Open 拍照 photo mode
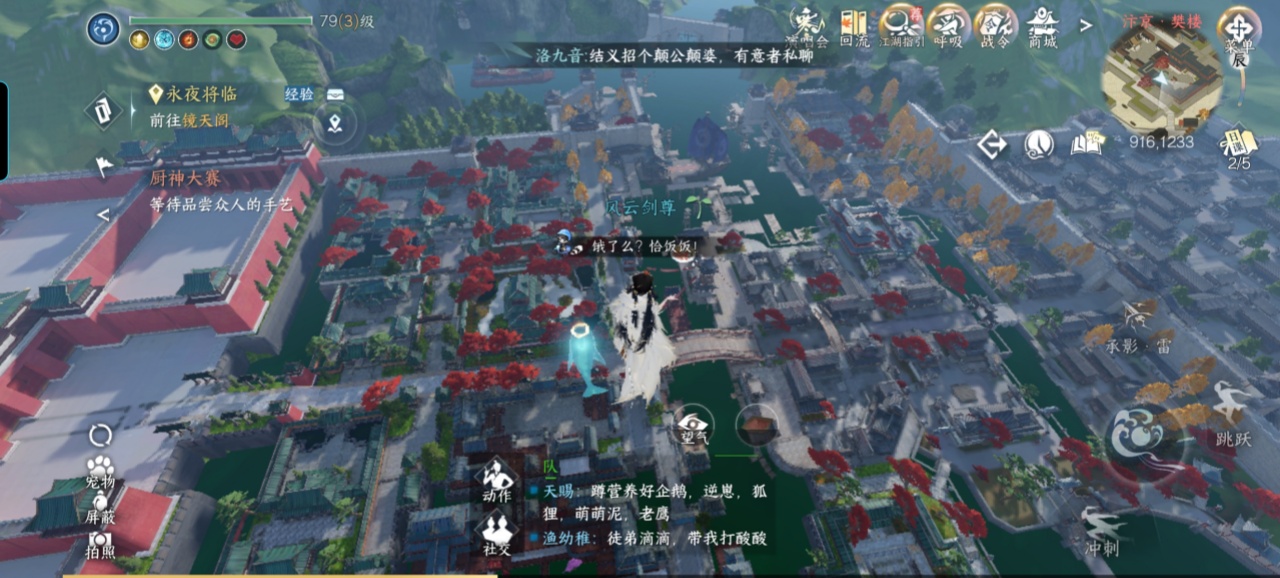The width and height of the screenshot is (1280, 578). click(99, 543)
